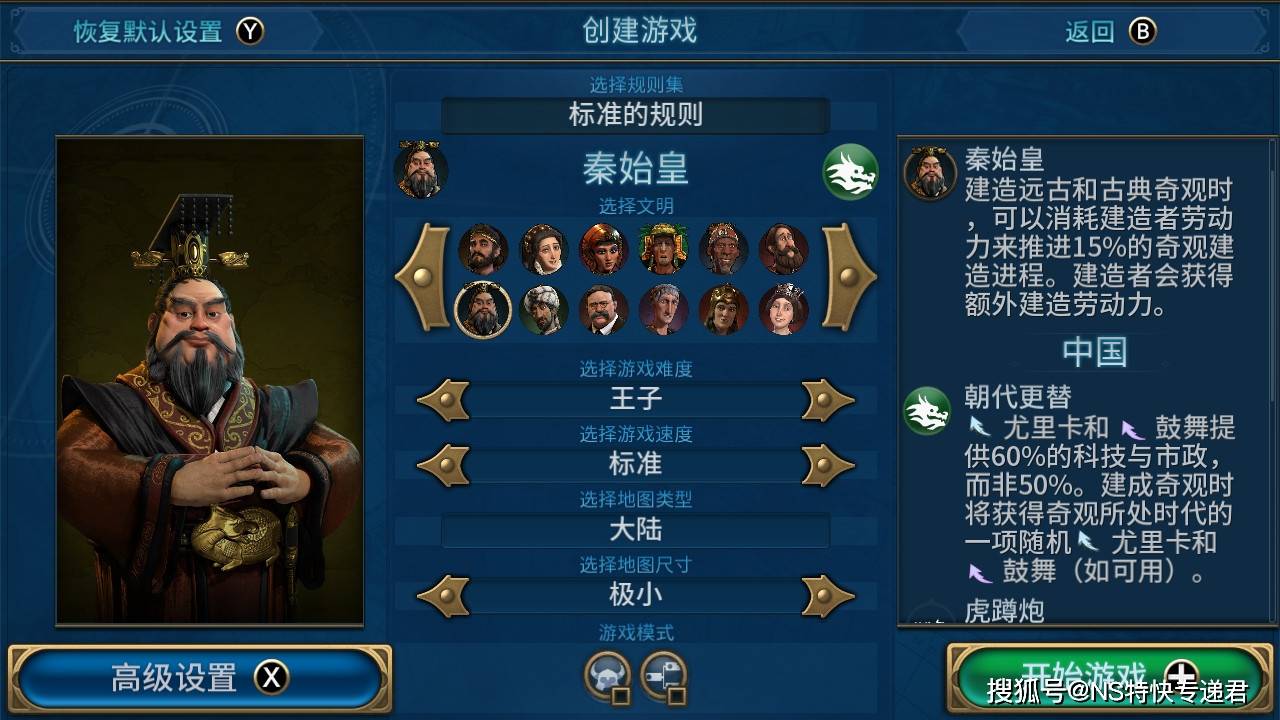The width and height of the screenshot is (1280, 720).
Task: Open the map type selector showing 大陆
Action: [635, 530]
